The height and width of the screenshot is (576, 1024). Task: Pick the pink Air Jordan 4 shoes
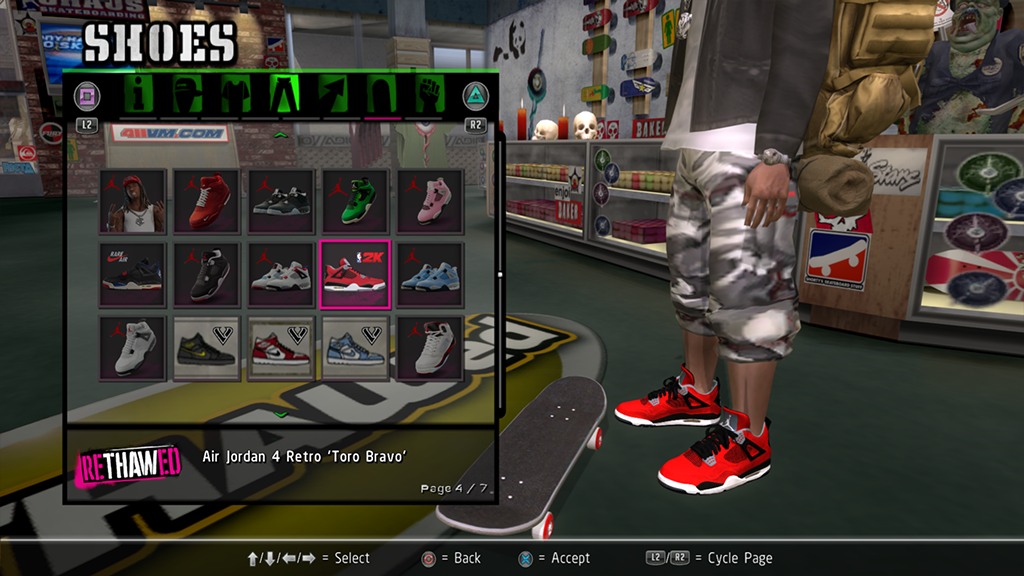click(x=429, y=201)
